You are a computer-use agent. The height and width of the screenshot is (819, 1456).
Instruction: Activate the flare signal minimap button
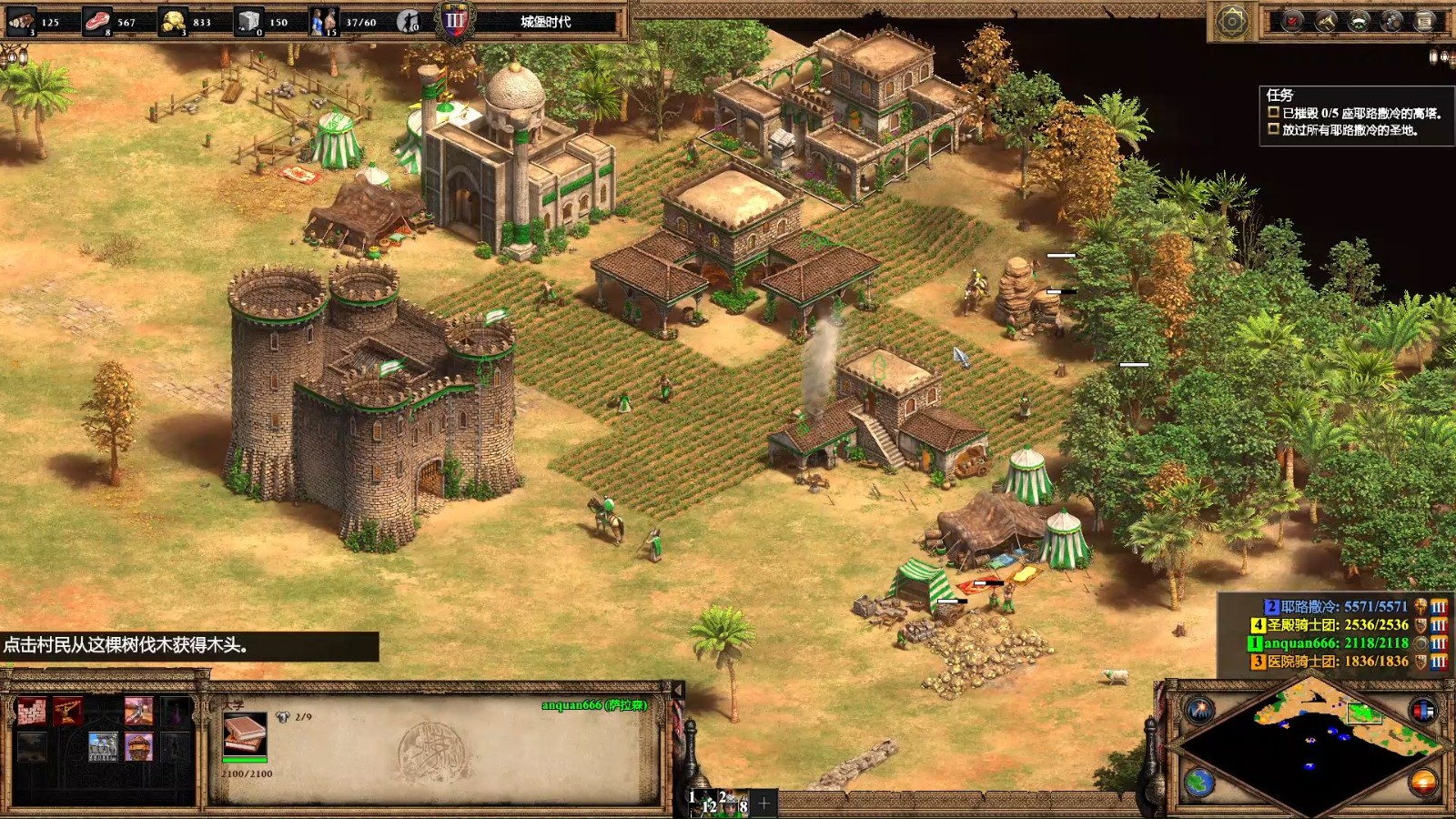click(1199, 709)
